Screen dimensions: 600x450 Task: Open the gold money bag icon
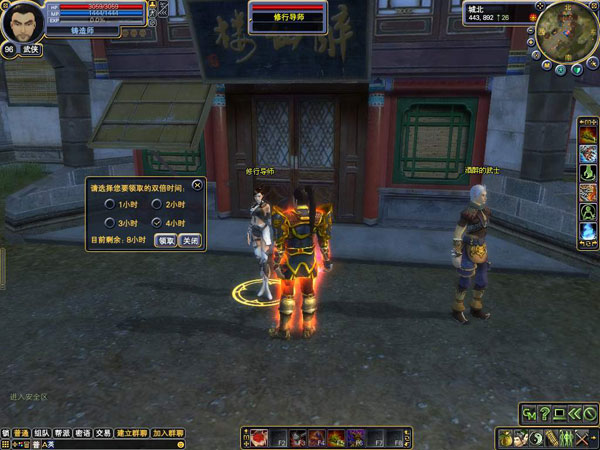507,438
